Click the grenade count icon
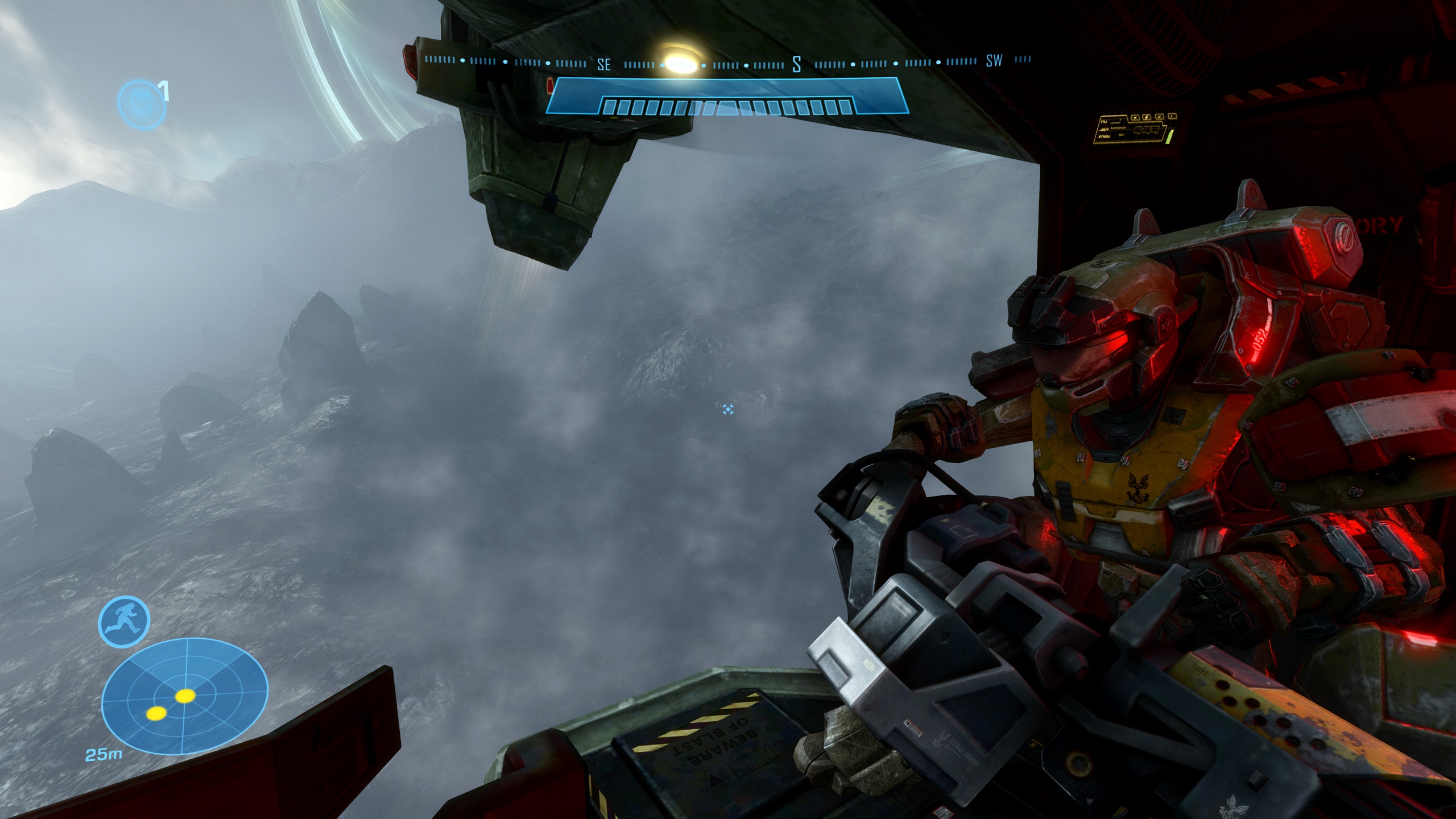 click(142, 104)
